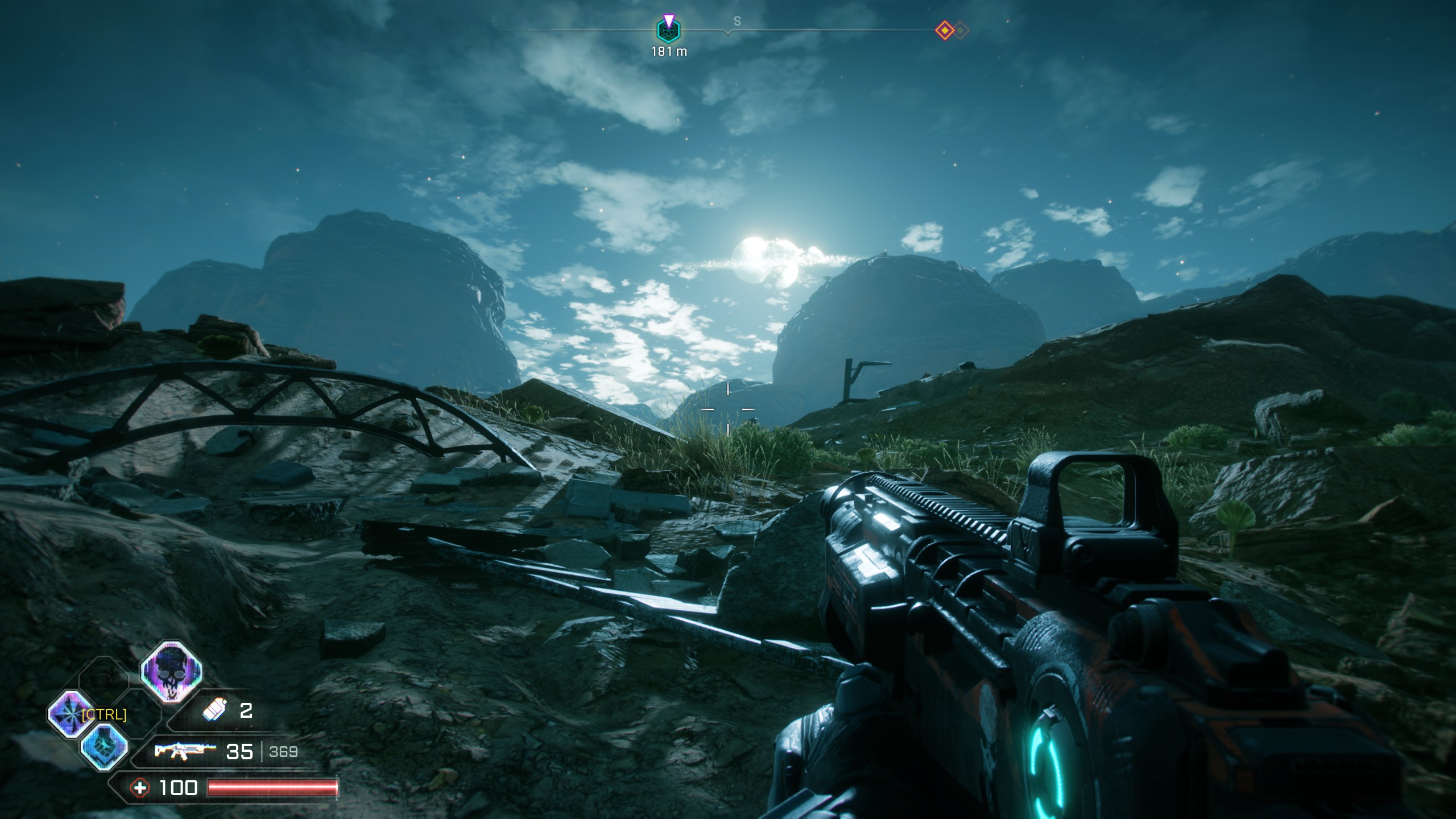1456x819 pixels.
Task: Activate the skull Overdrive ability icon
Action: pos(171,672)
